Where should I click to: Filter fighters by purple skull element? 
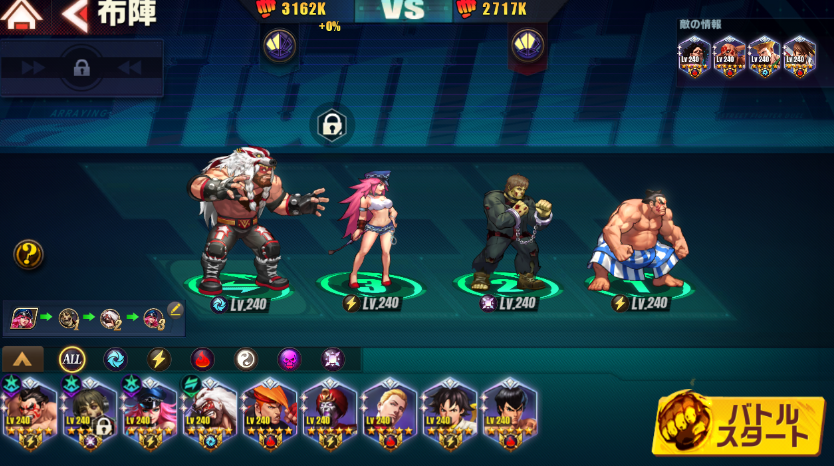point(288,359)
